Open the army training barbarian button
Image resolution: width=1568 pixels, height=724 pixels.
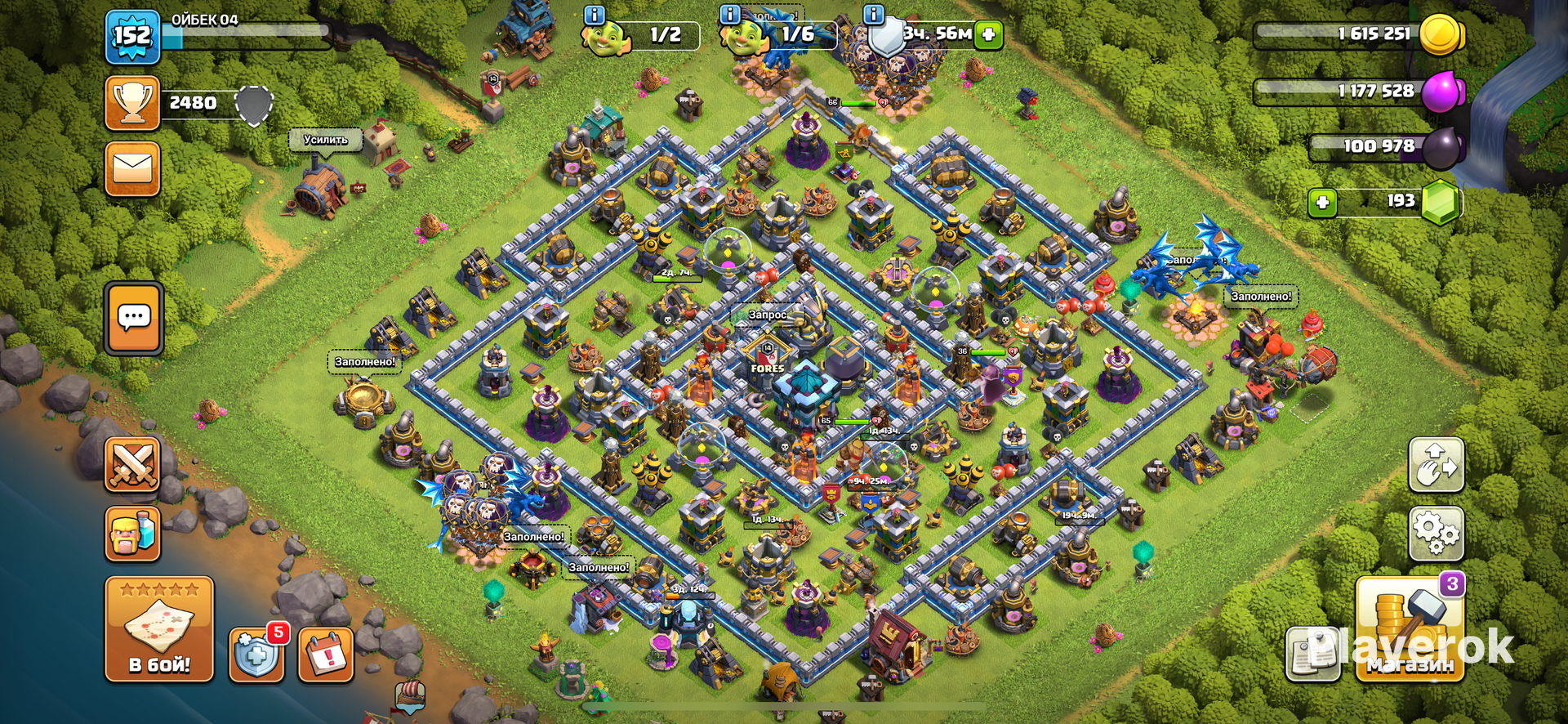(x=132, y=534)
